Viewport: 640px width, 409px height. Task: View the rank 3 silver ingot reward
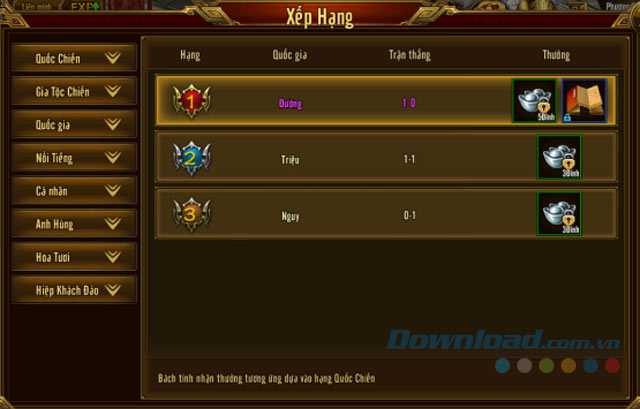[559, 214]
